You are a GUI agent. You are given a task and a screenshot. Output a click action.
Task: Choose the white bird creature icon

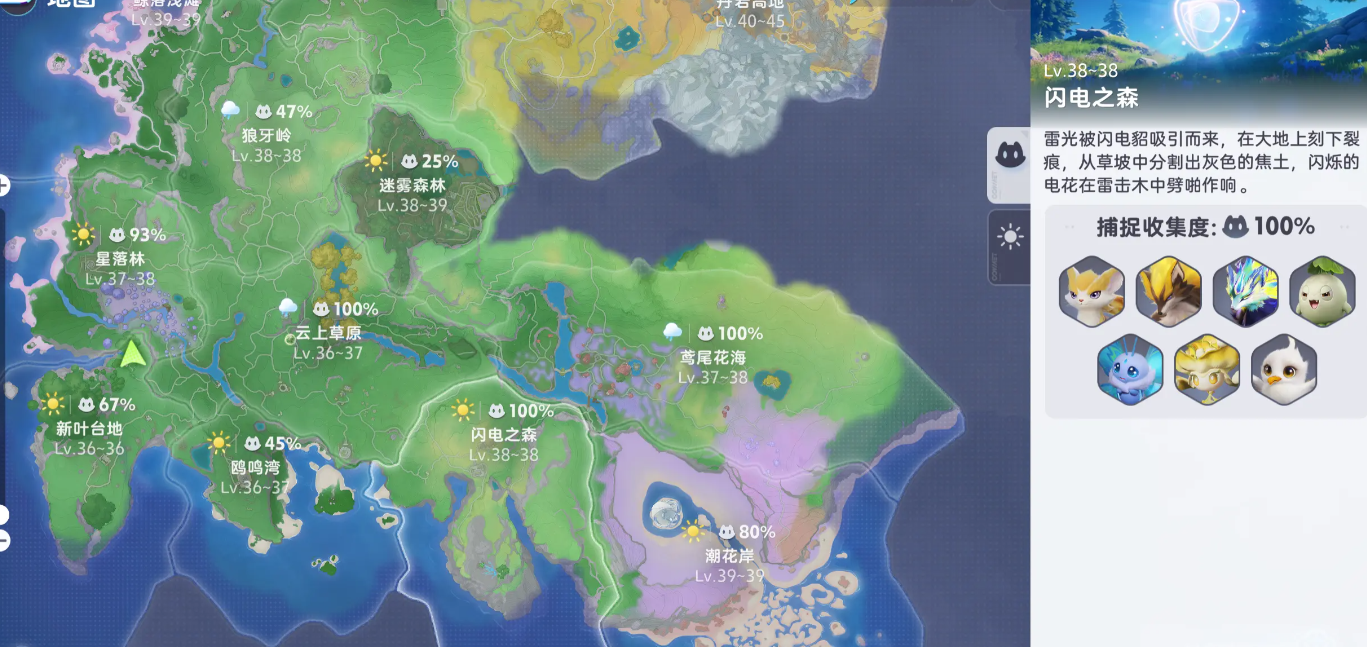pyautogui.click(x=1283, y=369)
